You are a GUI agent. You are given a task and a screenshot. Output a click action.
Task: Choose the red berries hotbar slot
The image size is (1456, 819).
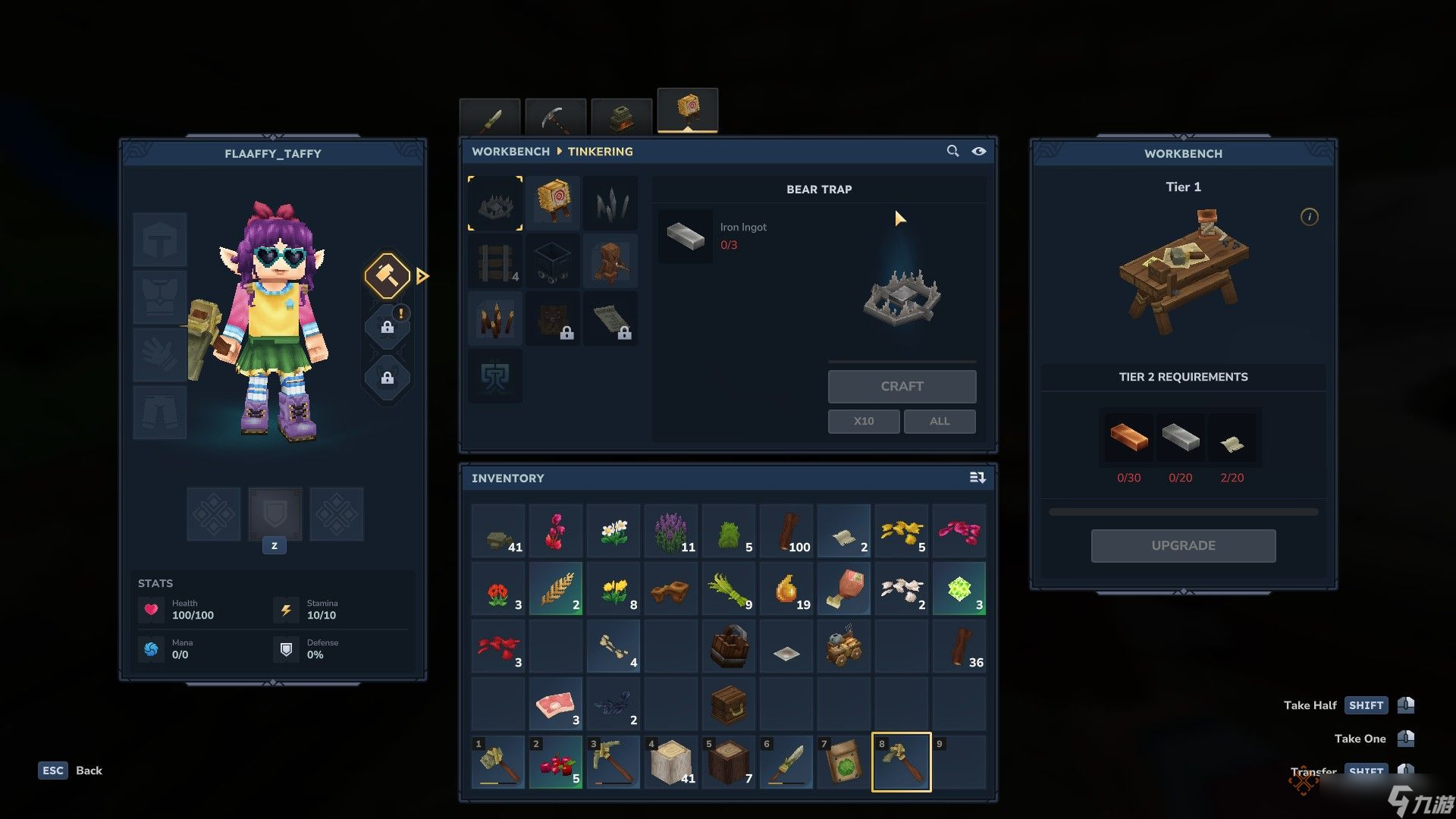click(x=555, y=763)
